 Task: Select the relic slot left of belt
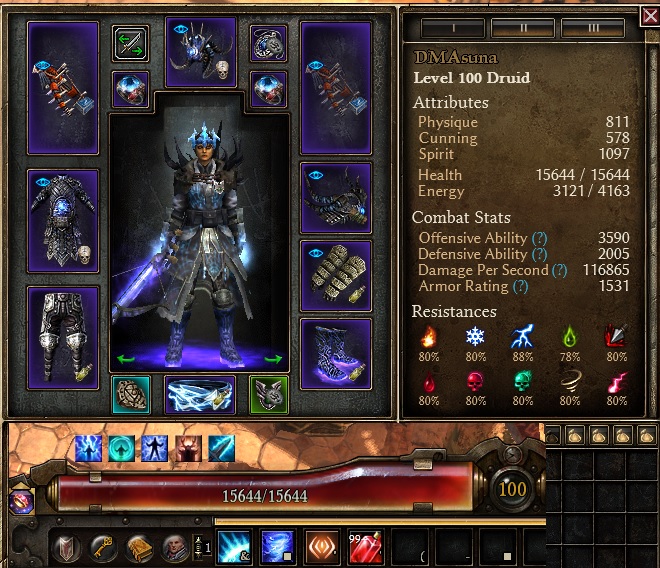point(130,395)
